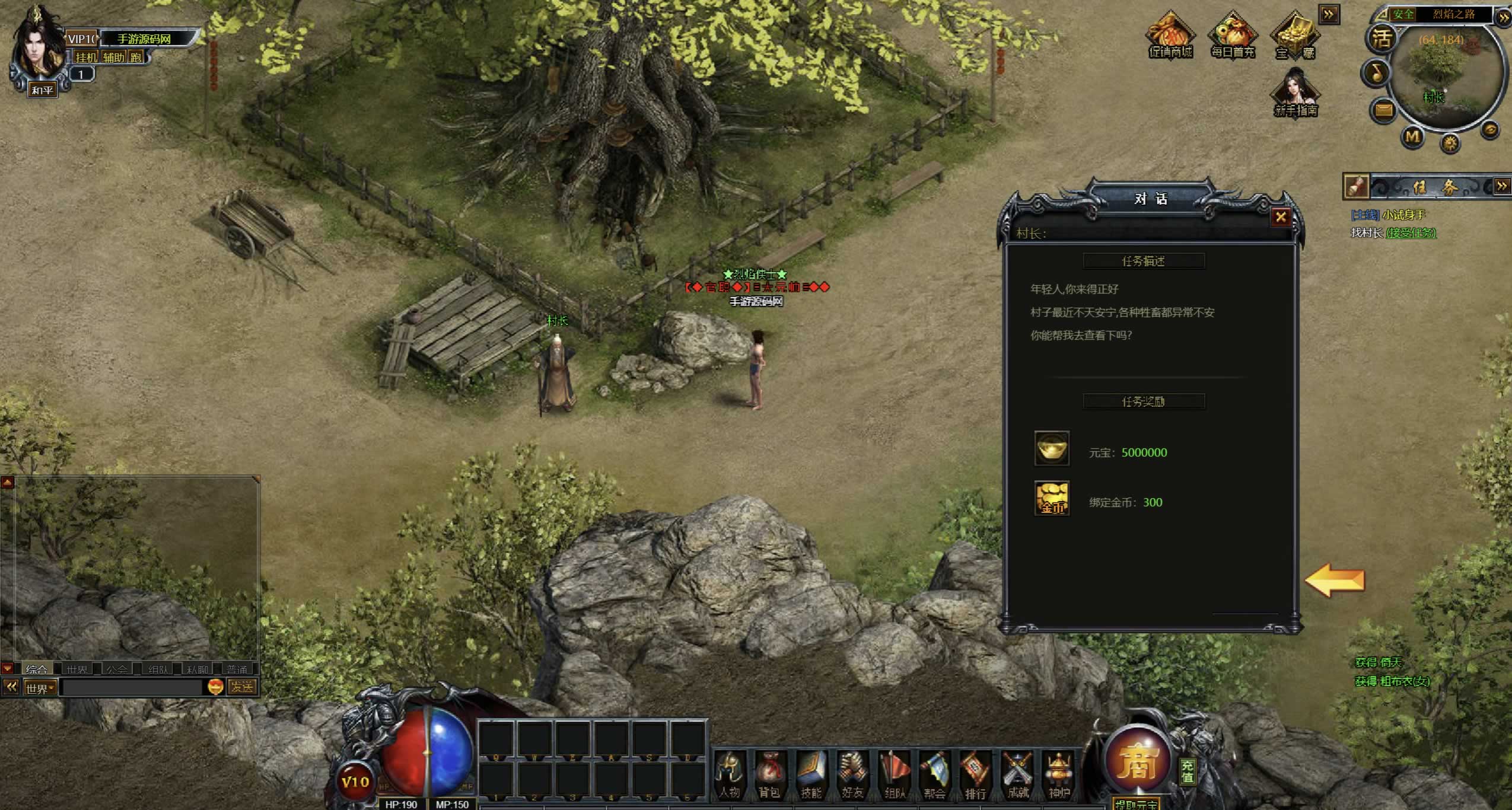Open the 人物 character panel

pos(730,774)
